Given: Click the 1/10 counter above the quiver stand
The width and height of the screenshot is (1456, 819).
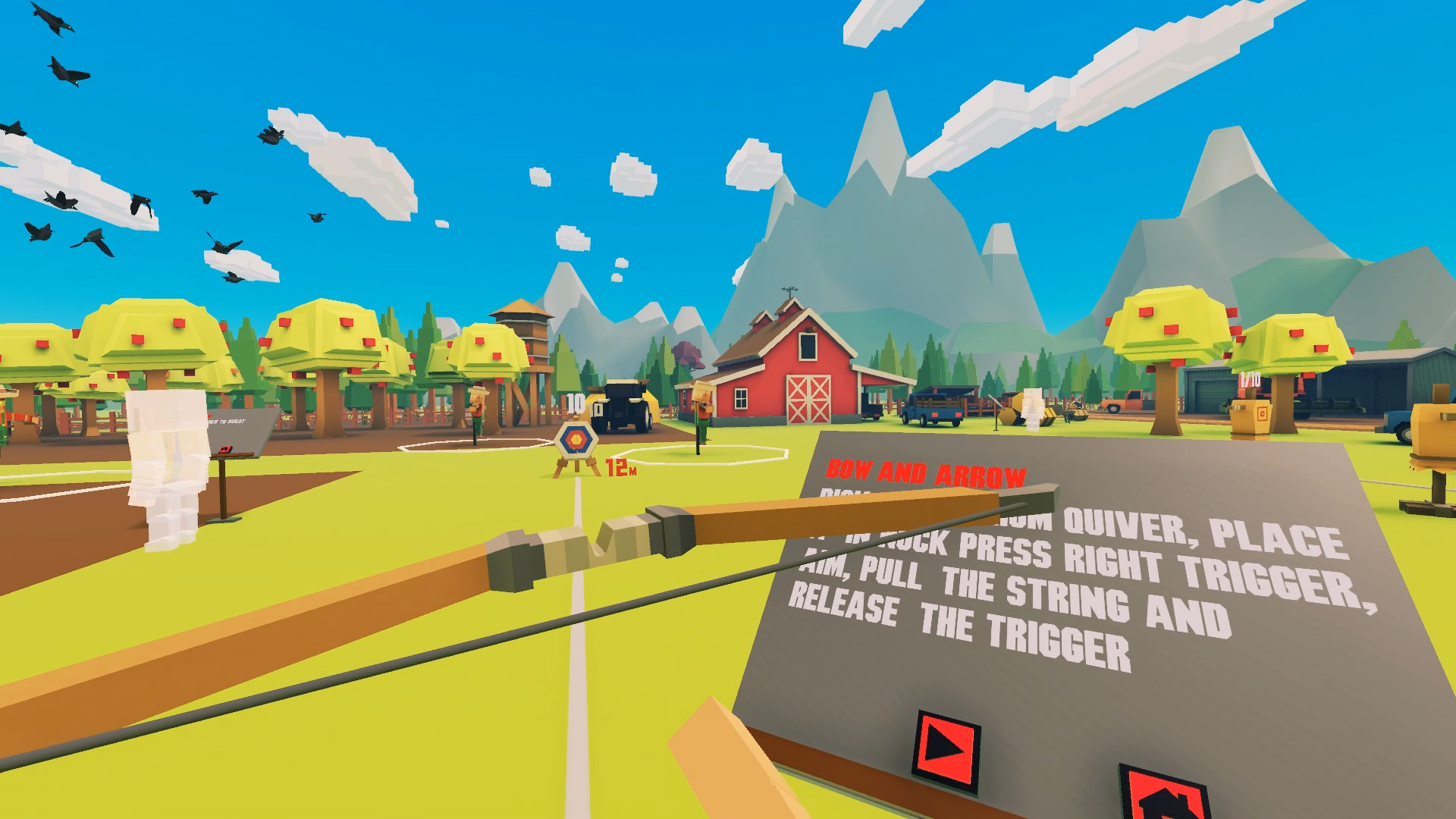Looking at the screenshot, I should pos(1250,379).
